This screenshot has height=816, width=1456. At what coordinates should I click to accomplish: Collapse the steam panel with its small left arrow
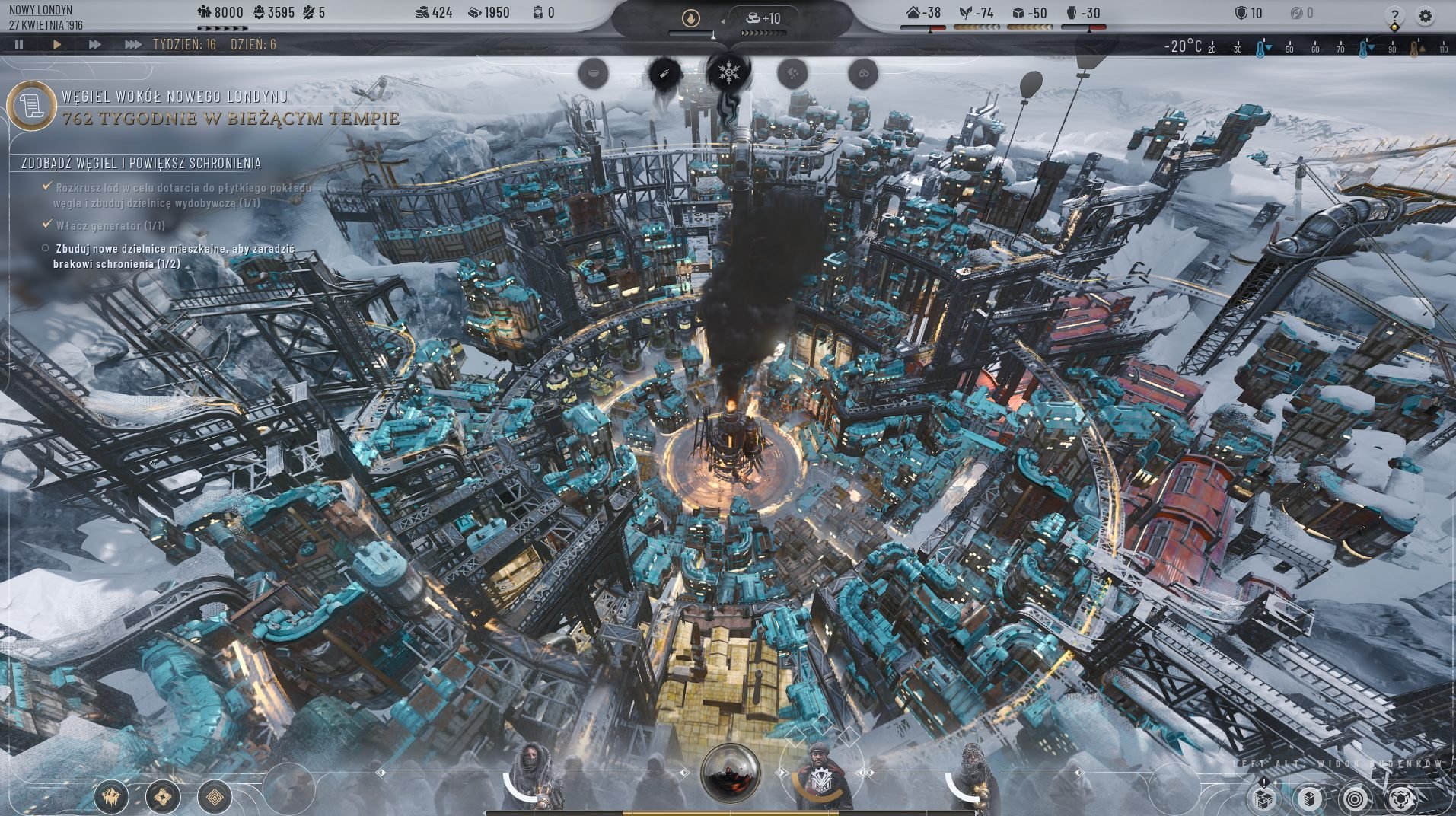(x=722, y=21)
